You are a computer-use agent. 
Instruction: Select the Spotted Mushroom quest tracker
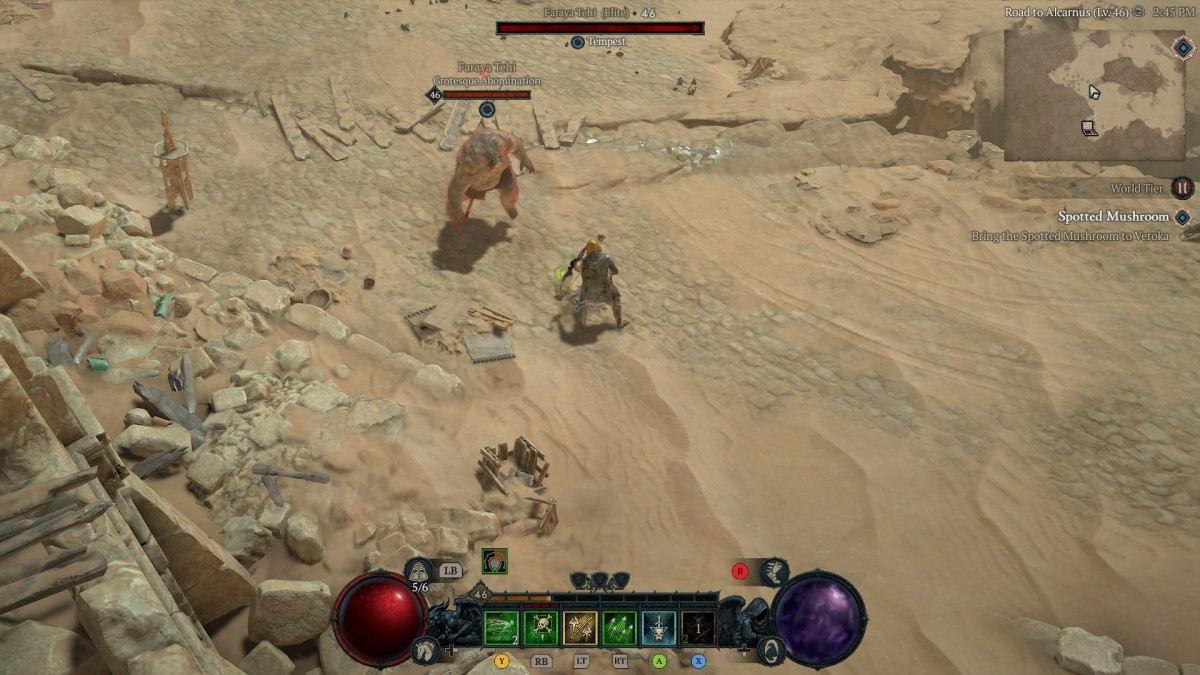click(x=1113, y=216)
